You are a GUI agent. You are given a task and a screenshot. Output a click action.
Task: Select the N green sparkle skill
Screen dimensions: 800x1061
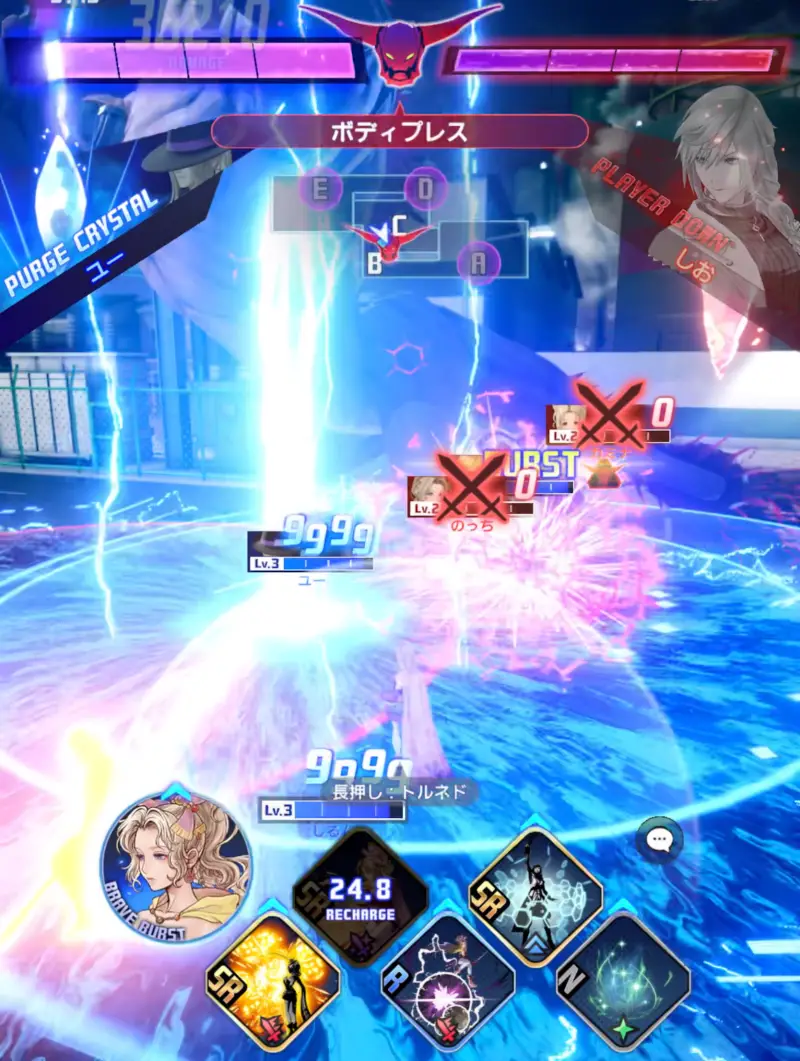click(x=623, y=978)
